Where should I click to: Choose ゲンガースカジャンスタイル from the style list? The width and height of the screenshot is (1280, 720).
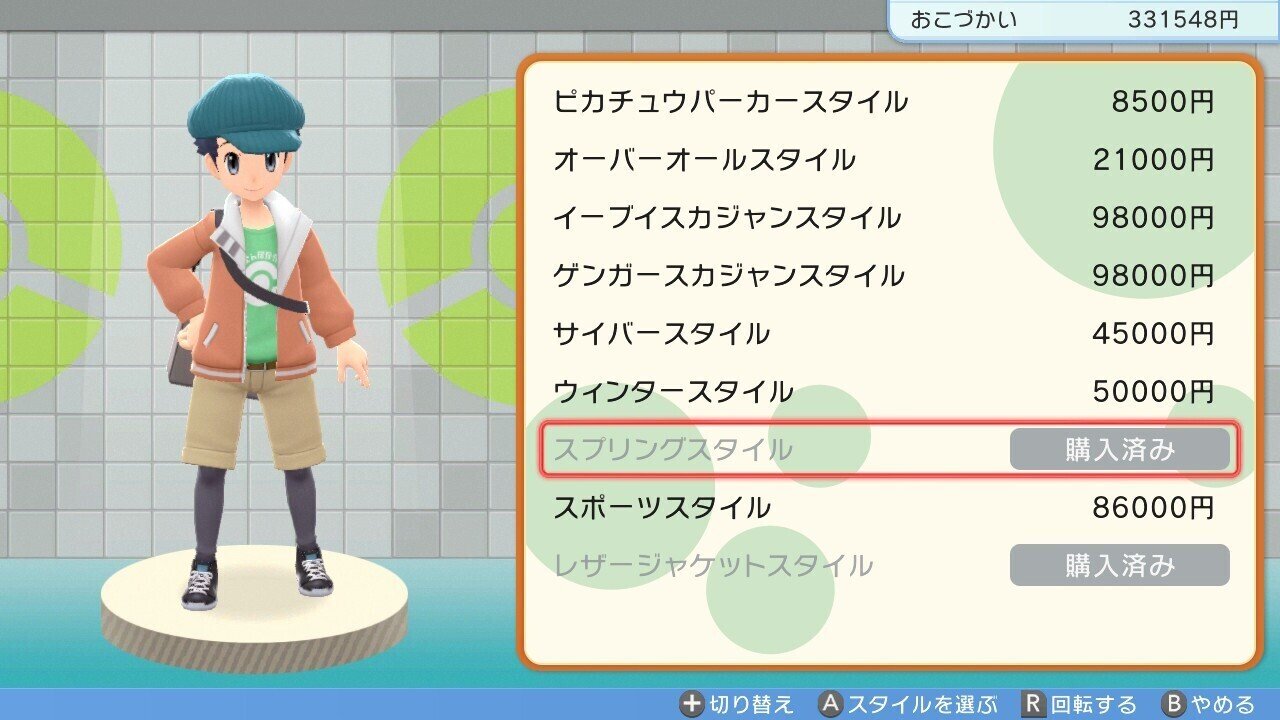pos(730,275)
